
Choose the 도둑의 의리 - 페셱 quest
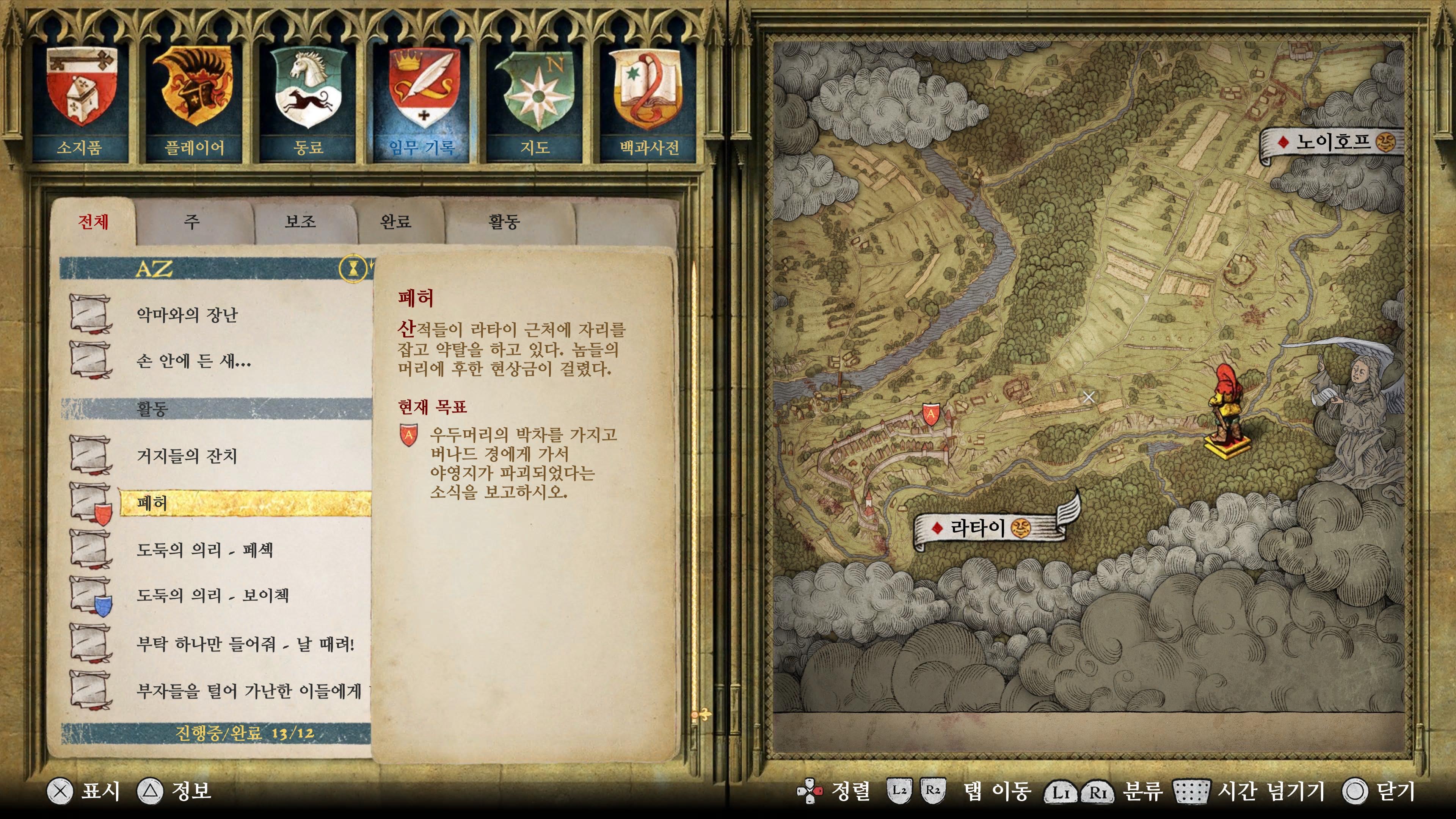tap(205, 549)
